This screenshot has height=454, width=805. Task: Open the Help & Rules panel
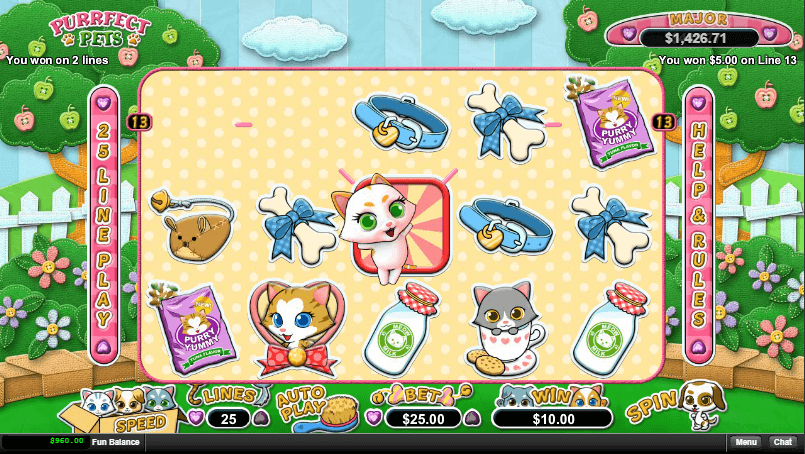click(699, 226)
